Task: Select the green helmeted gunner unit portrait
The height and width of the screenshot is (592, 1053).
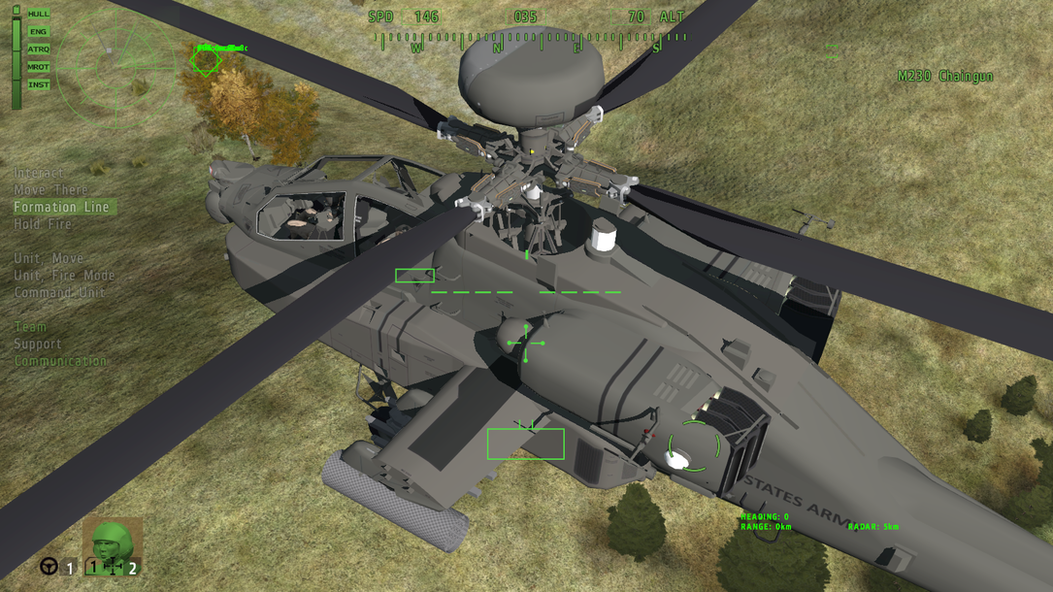Action: pyautogui.click(x=111, y=545)
